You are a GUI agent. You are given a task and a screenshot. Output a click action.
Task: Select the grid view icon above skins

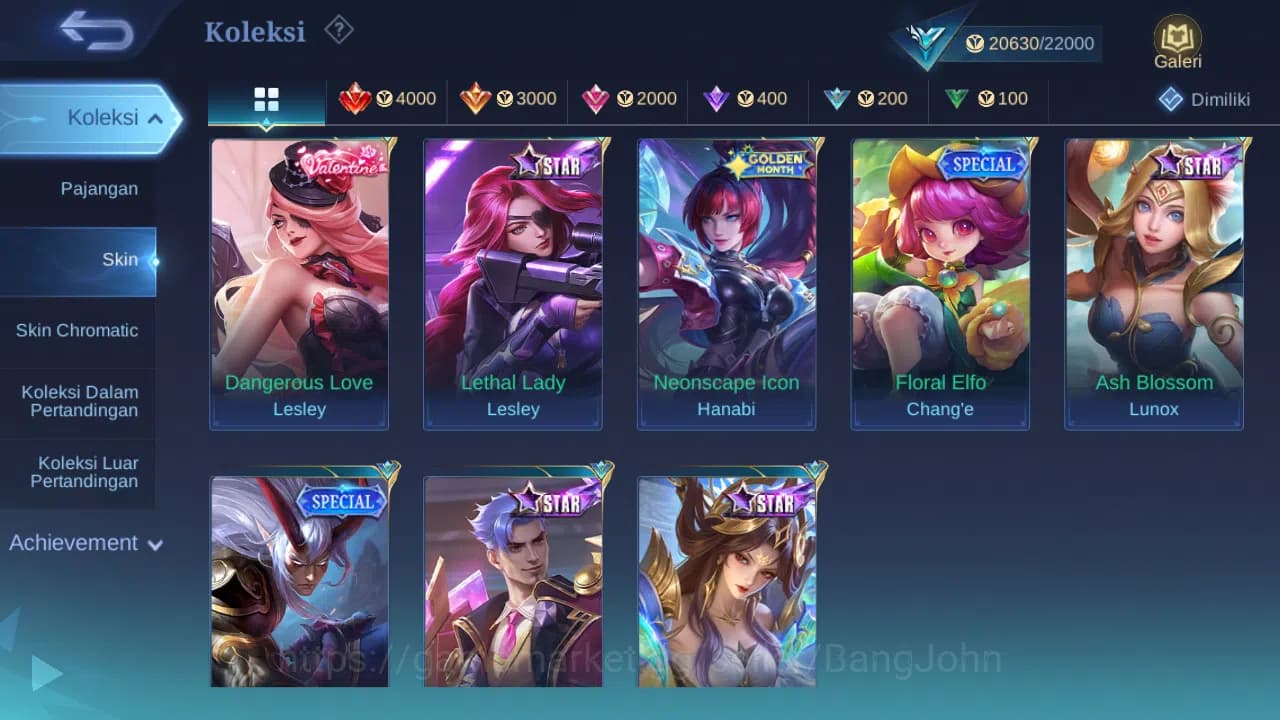265,99
